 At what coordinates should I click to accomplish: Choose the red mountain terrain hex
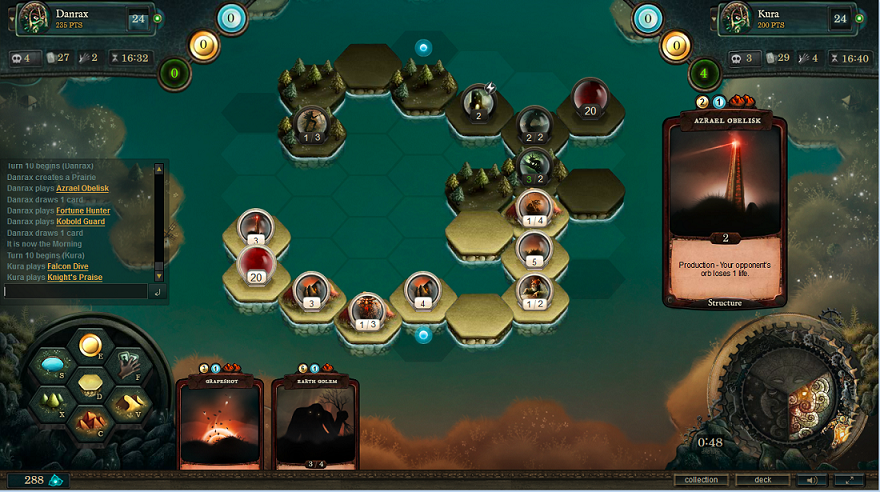tap(90, 421)
